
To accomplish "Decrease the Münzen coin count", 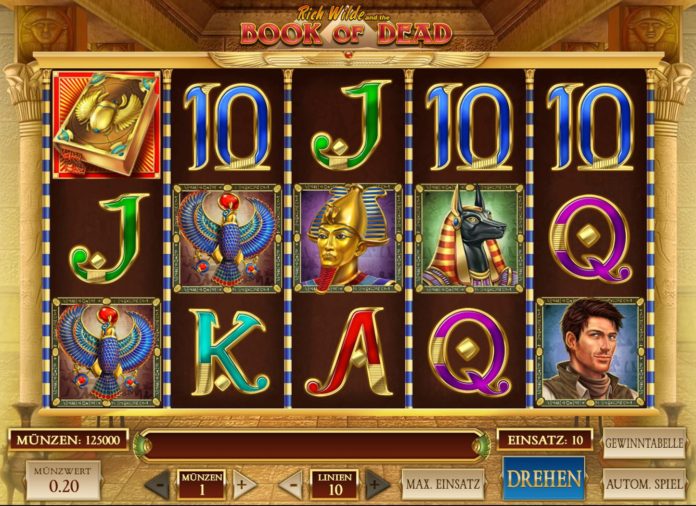I will tap(158, 485).
